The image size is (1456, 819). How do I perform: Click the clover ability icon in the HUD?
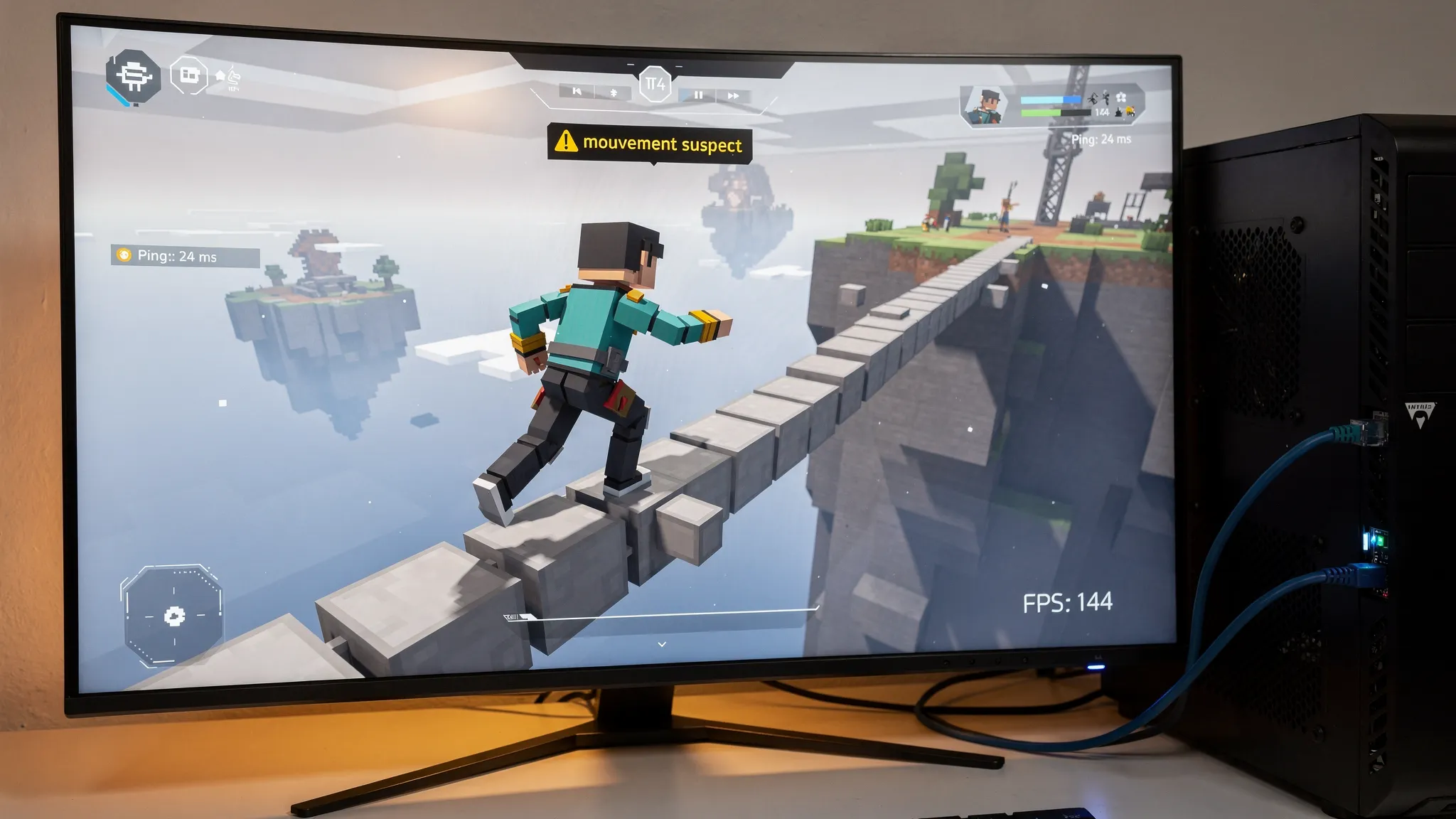click(x=1121, y=98)
